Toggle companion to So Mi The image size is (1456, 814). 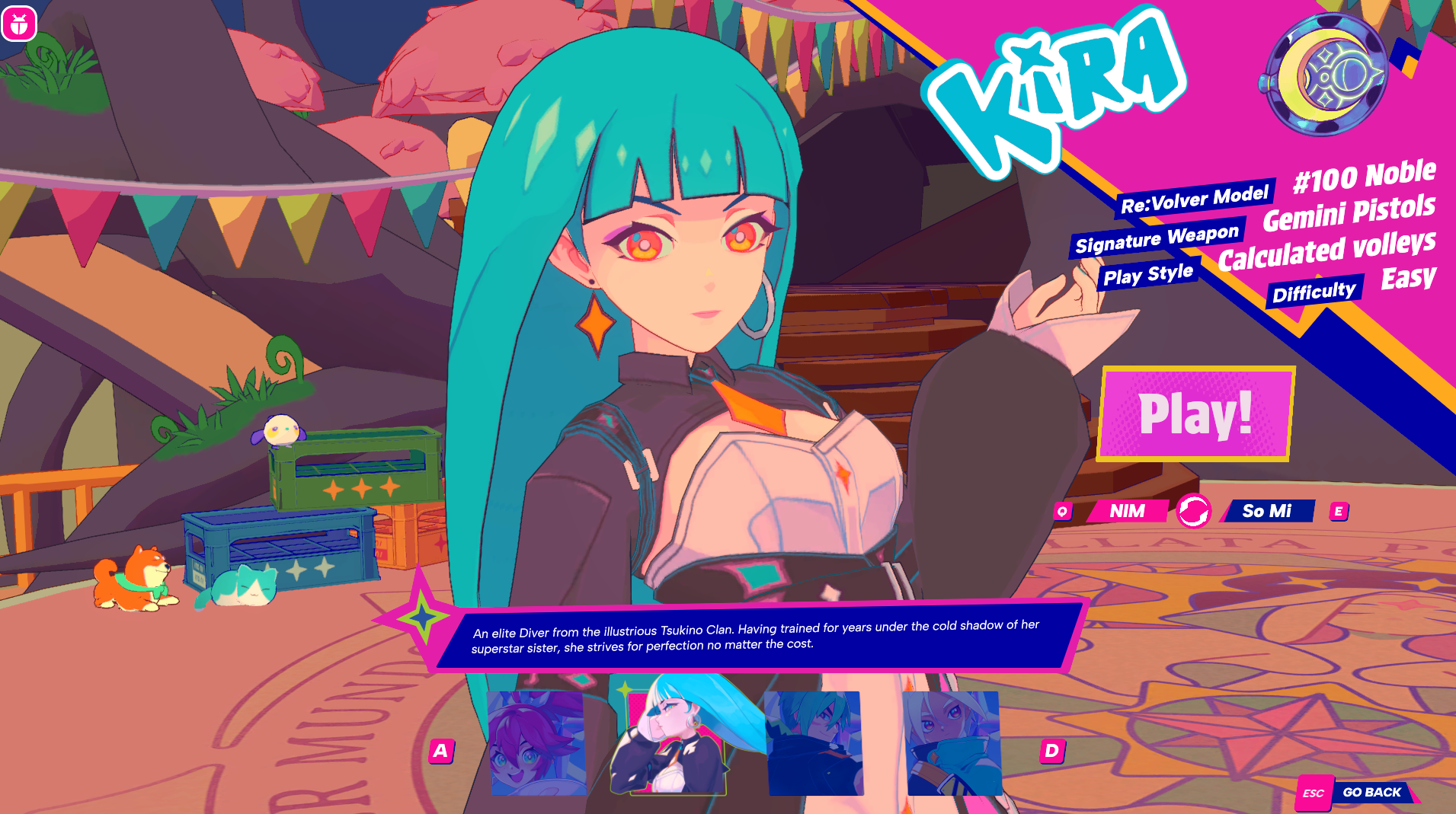click(1269, 512)
